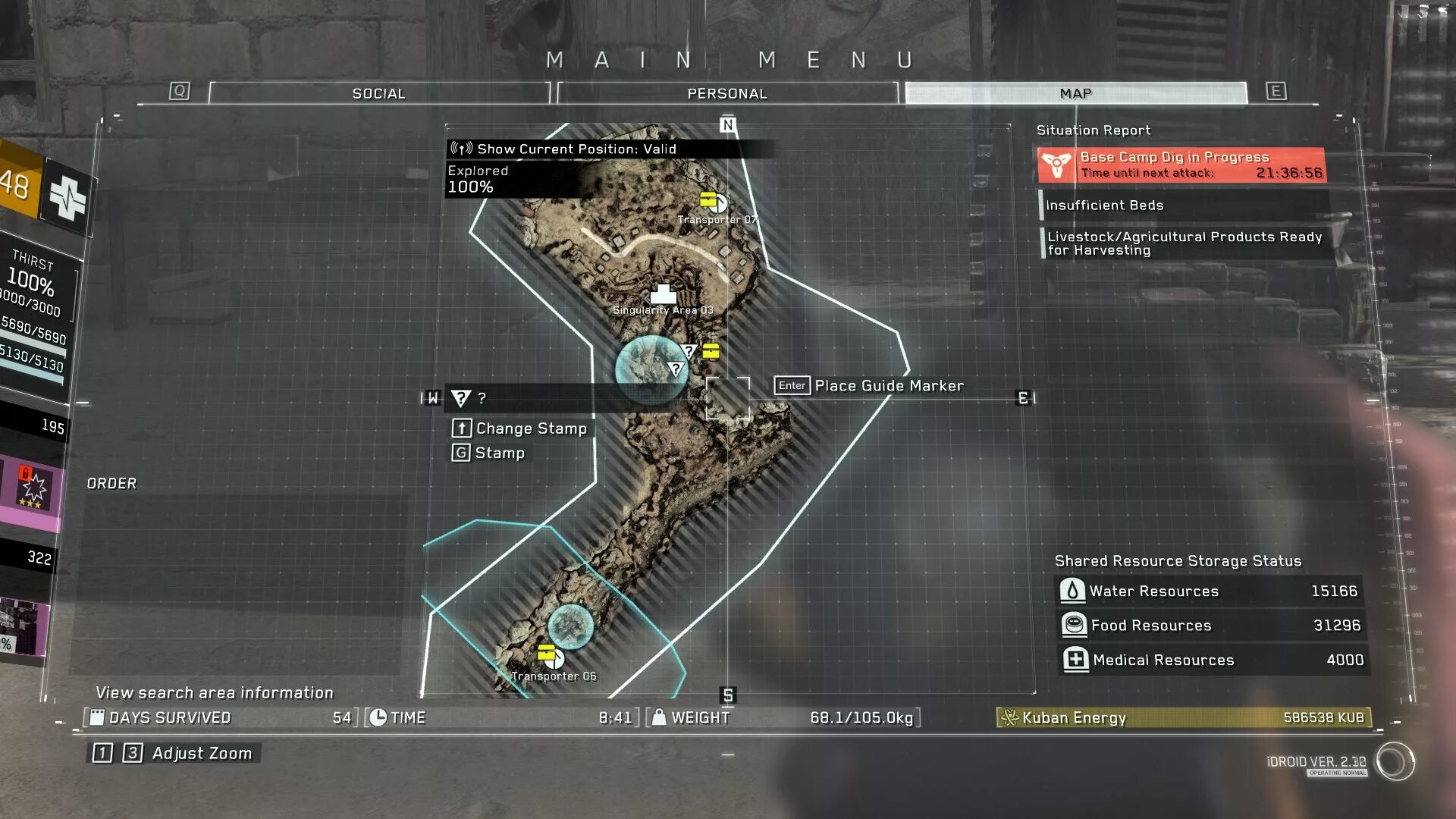Select the Water Resources row
Image resolution: width=1456 pixels, height=819 pixels.
click(1210, 591)
